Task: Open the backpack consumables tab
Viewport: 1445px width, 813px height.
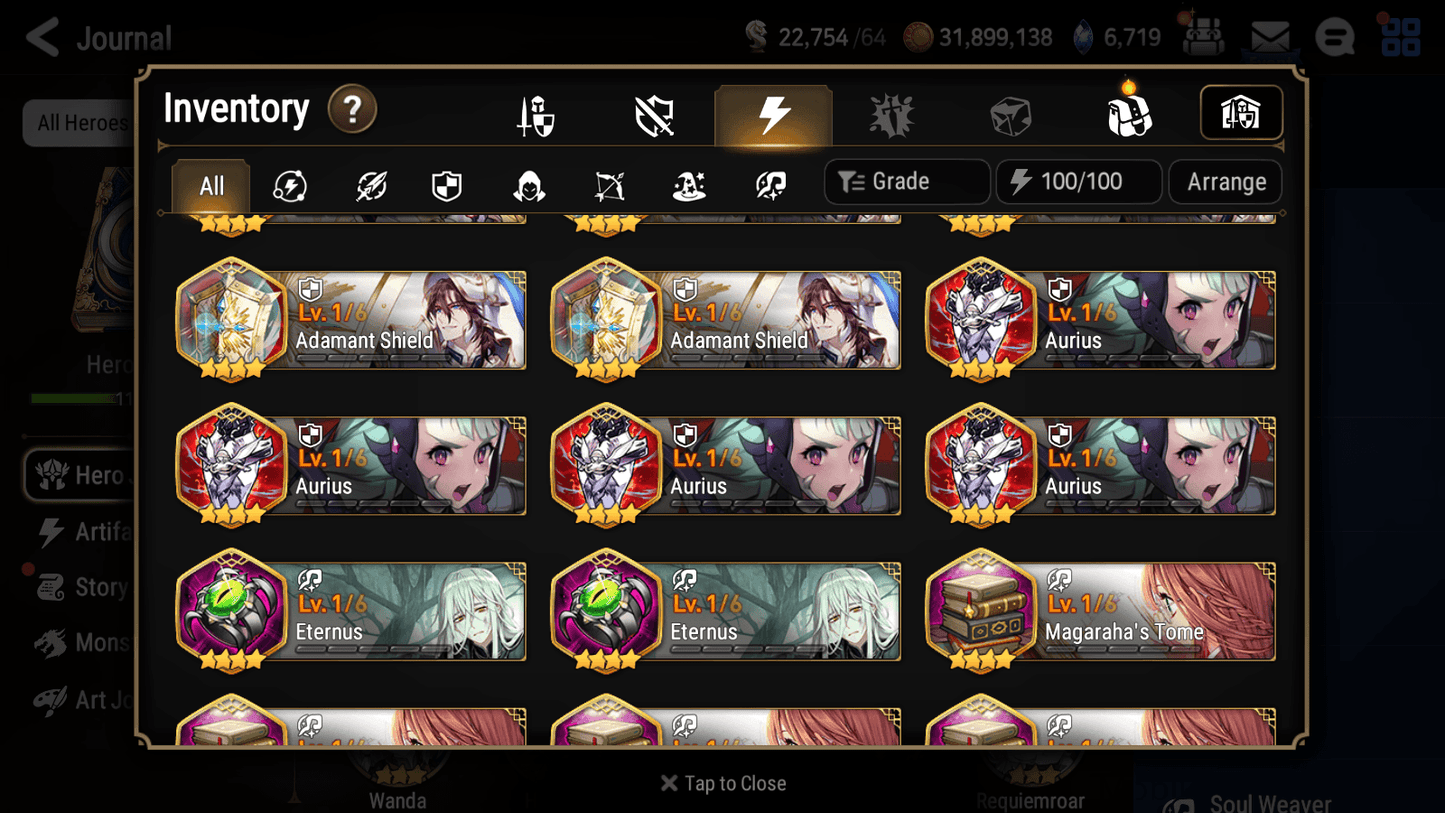Action: (1130, 114)
